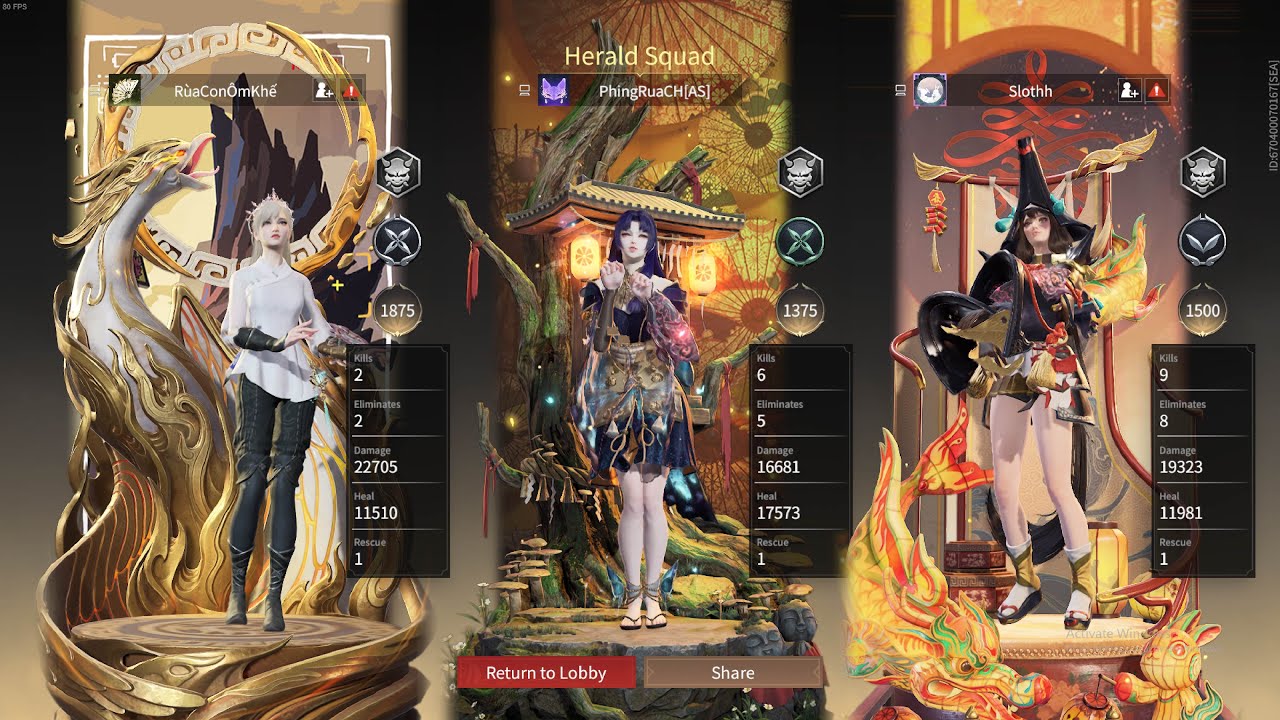This screenshot has width=1280, height=720.
Task: Add RùaConÔmKhế as a friend
Action: (x=324, y=91)
